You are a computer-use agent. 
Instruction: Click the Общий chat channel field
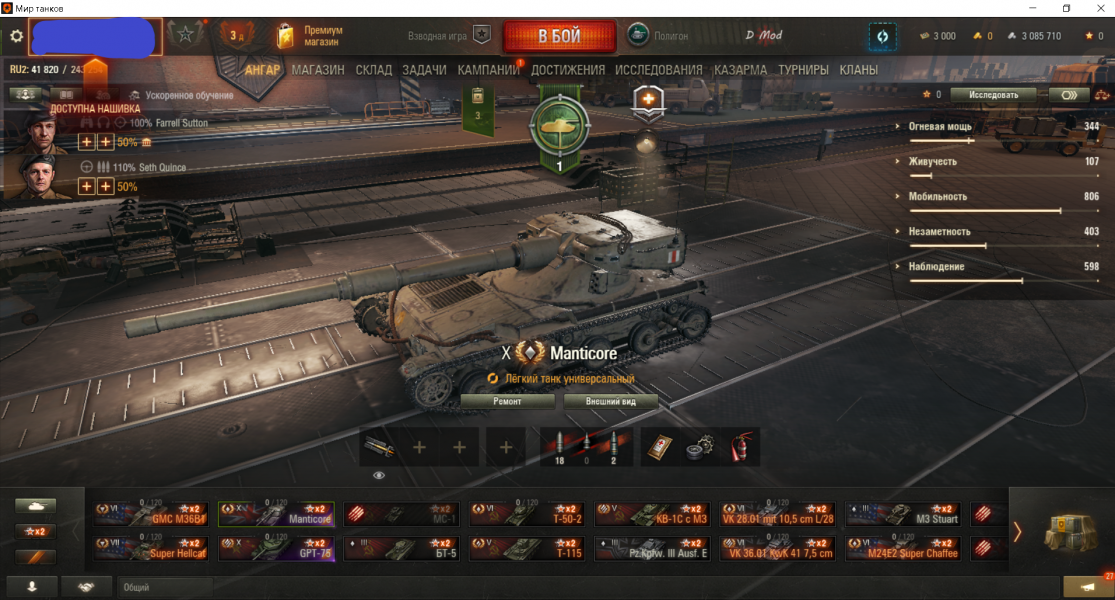(165, 588)
